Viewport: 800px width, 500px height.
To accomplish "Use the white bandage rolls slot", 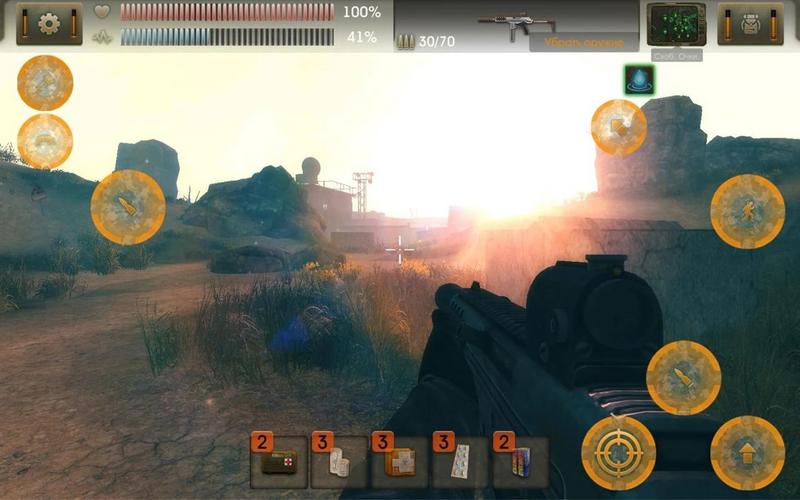I will coord(339,462).
